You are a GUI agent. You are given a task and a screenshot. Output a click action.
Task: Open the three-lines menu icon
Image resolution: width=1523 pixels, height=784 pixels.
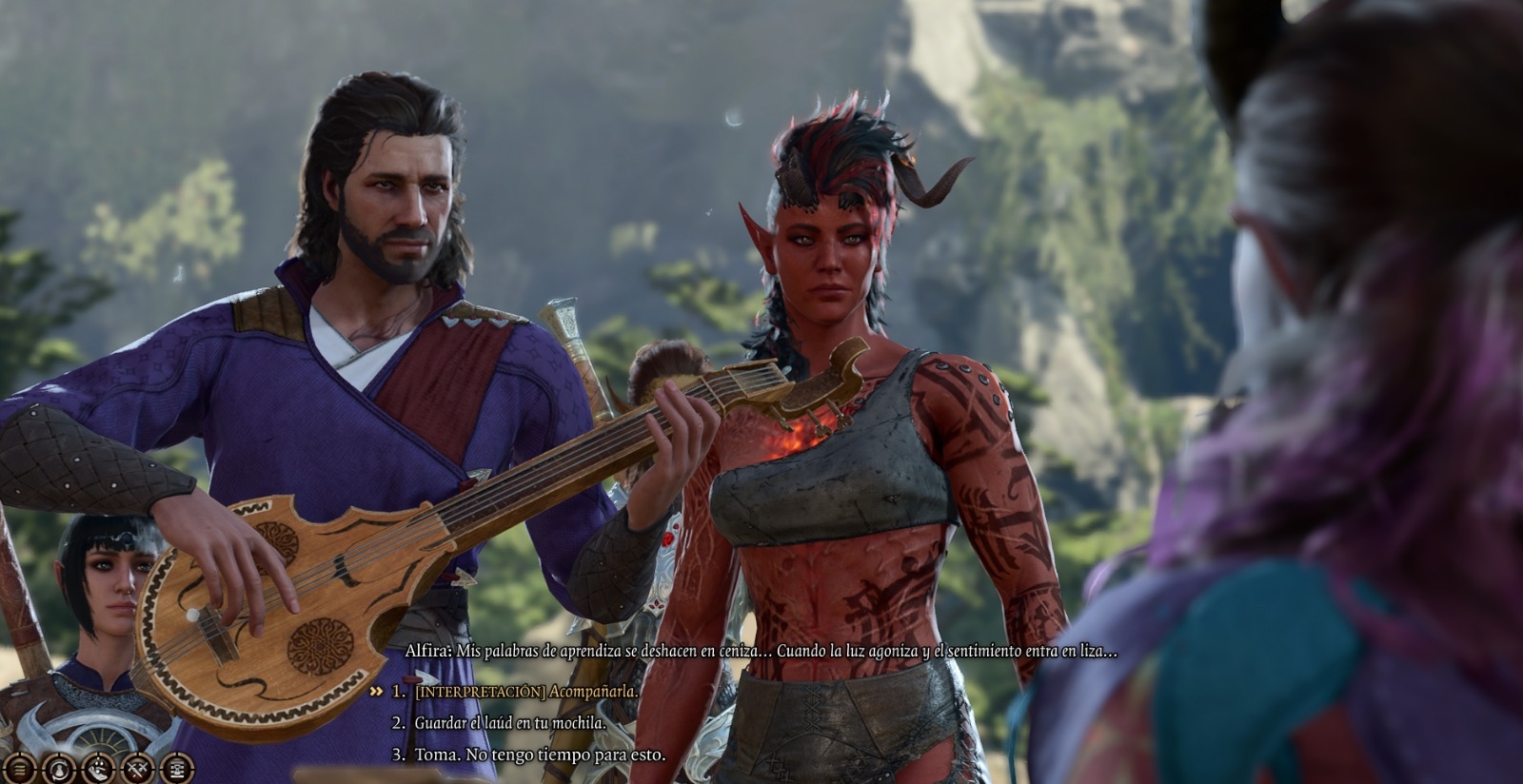(x=19, y=766)
